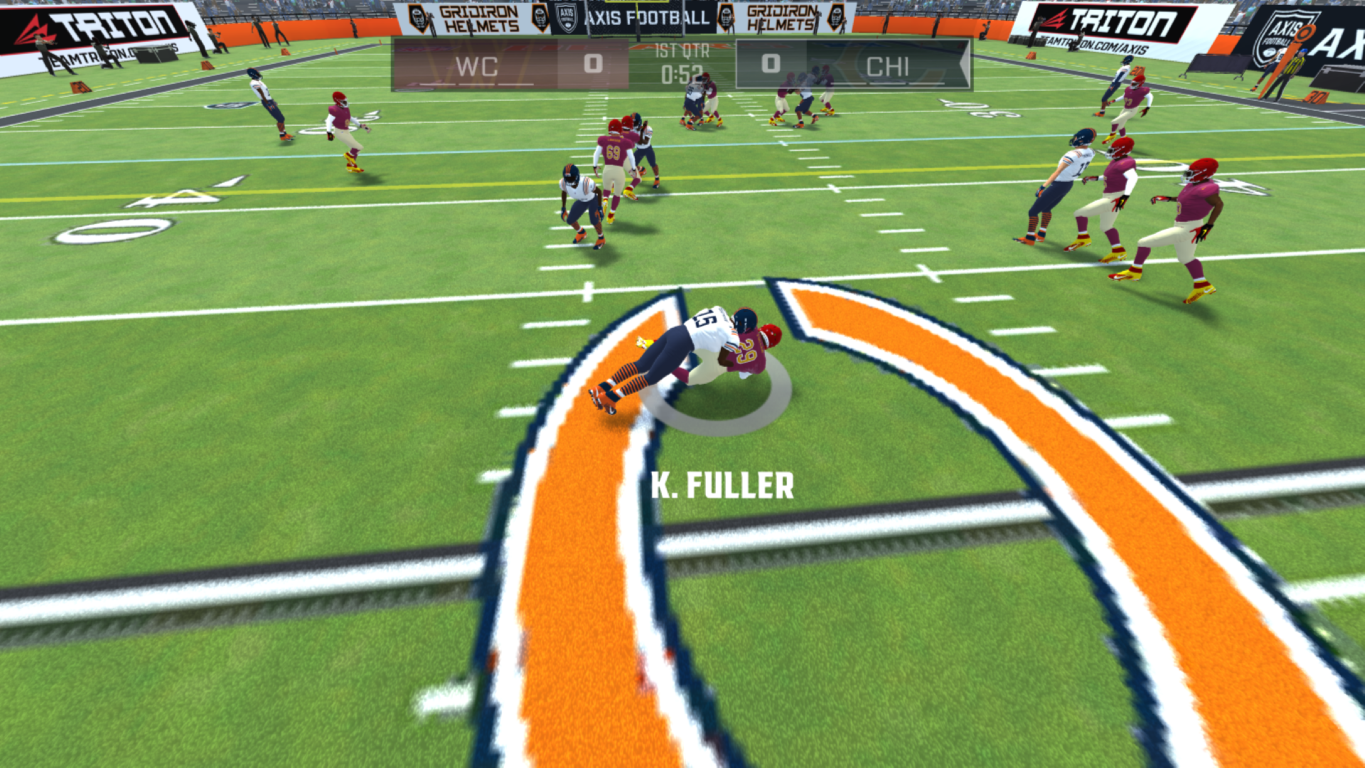Click the K. FULLER player name label
The height and width of the screenshot is (768, 1365).
720,487
